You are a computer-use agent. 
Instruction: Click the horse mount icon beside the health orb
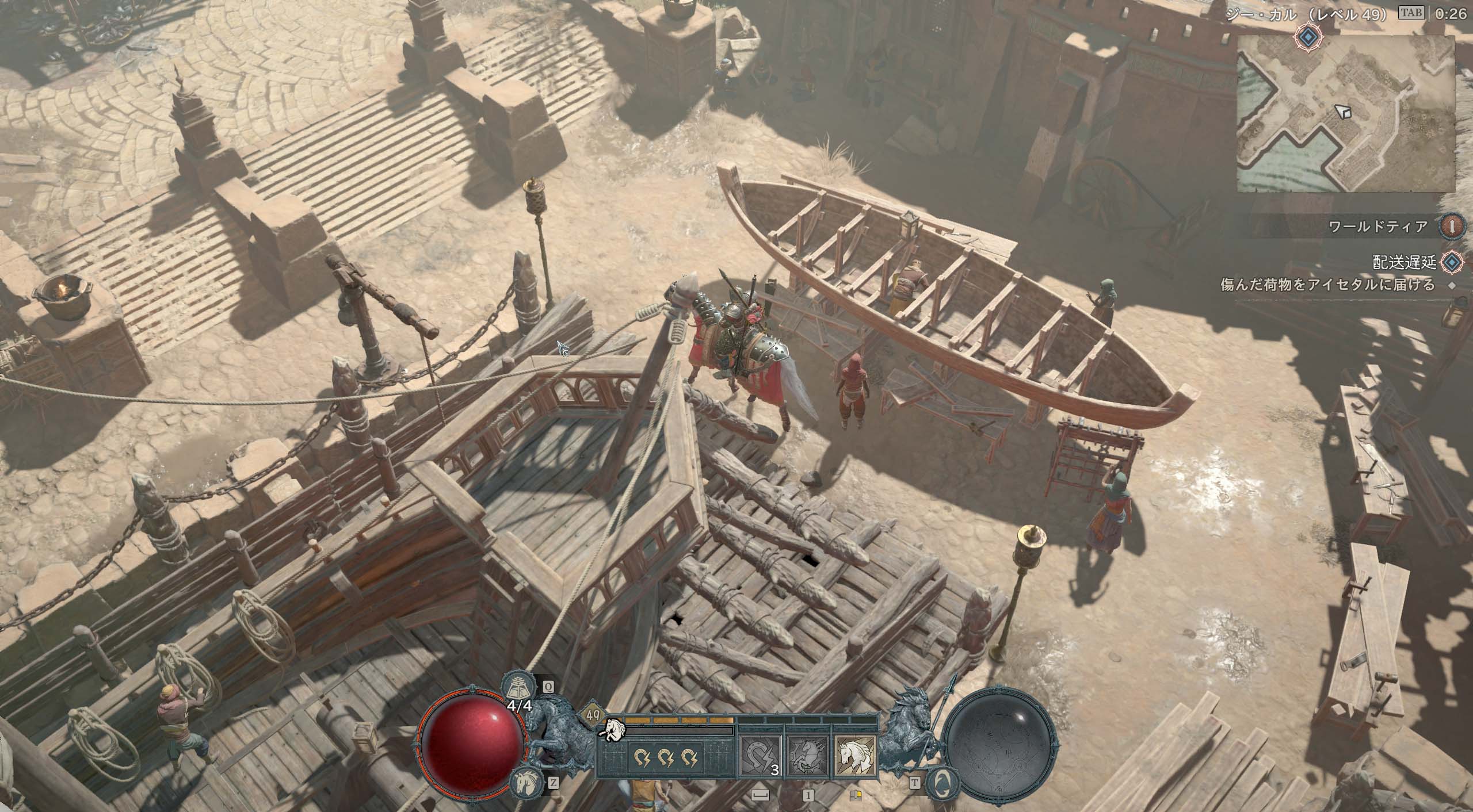point(524,782)
